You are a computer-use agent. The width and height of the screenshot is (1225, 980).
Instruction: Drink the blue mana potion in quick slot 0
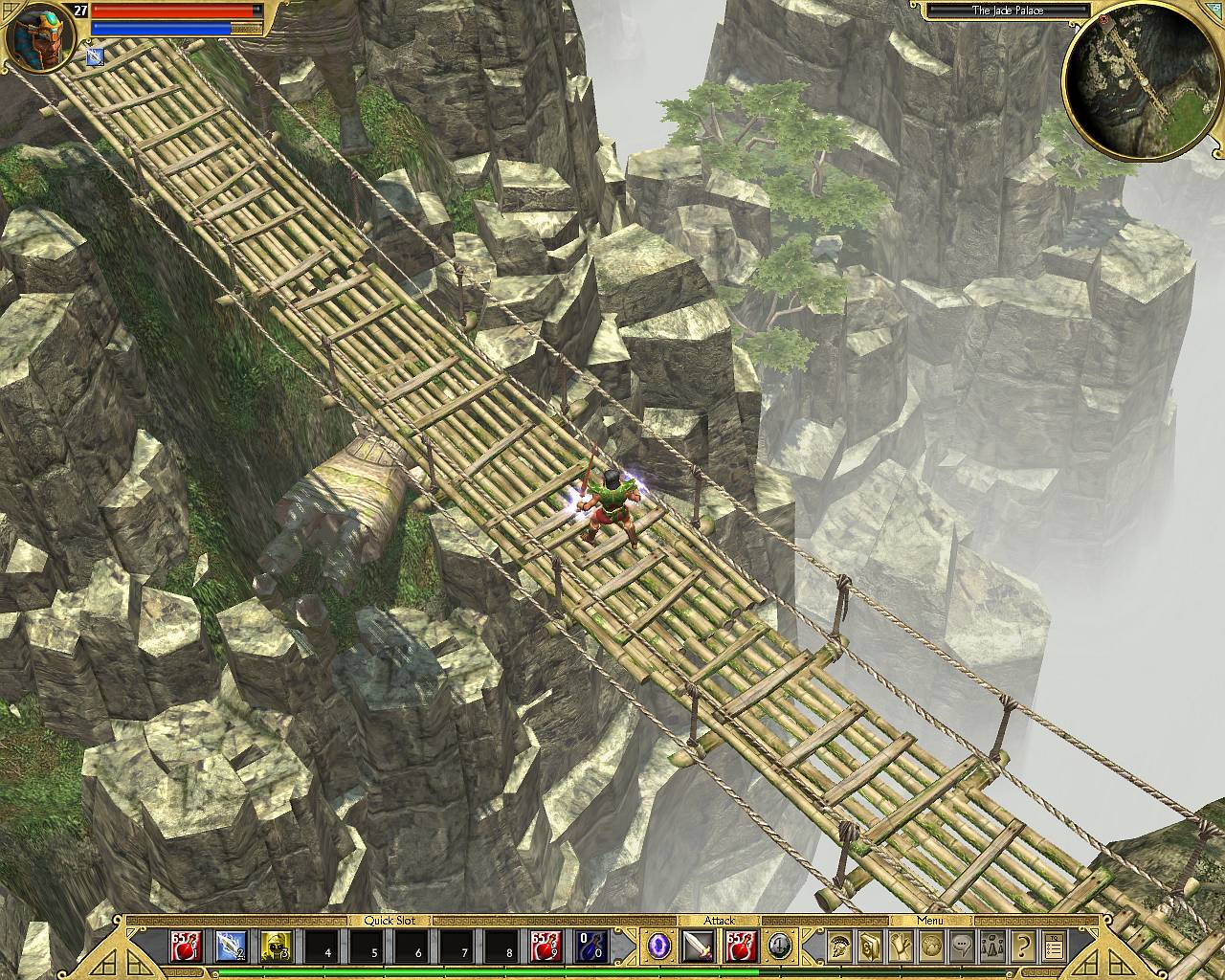coord(591,946)
